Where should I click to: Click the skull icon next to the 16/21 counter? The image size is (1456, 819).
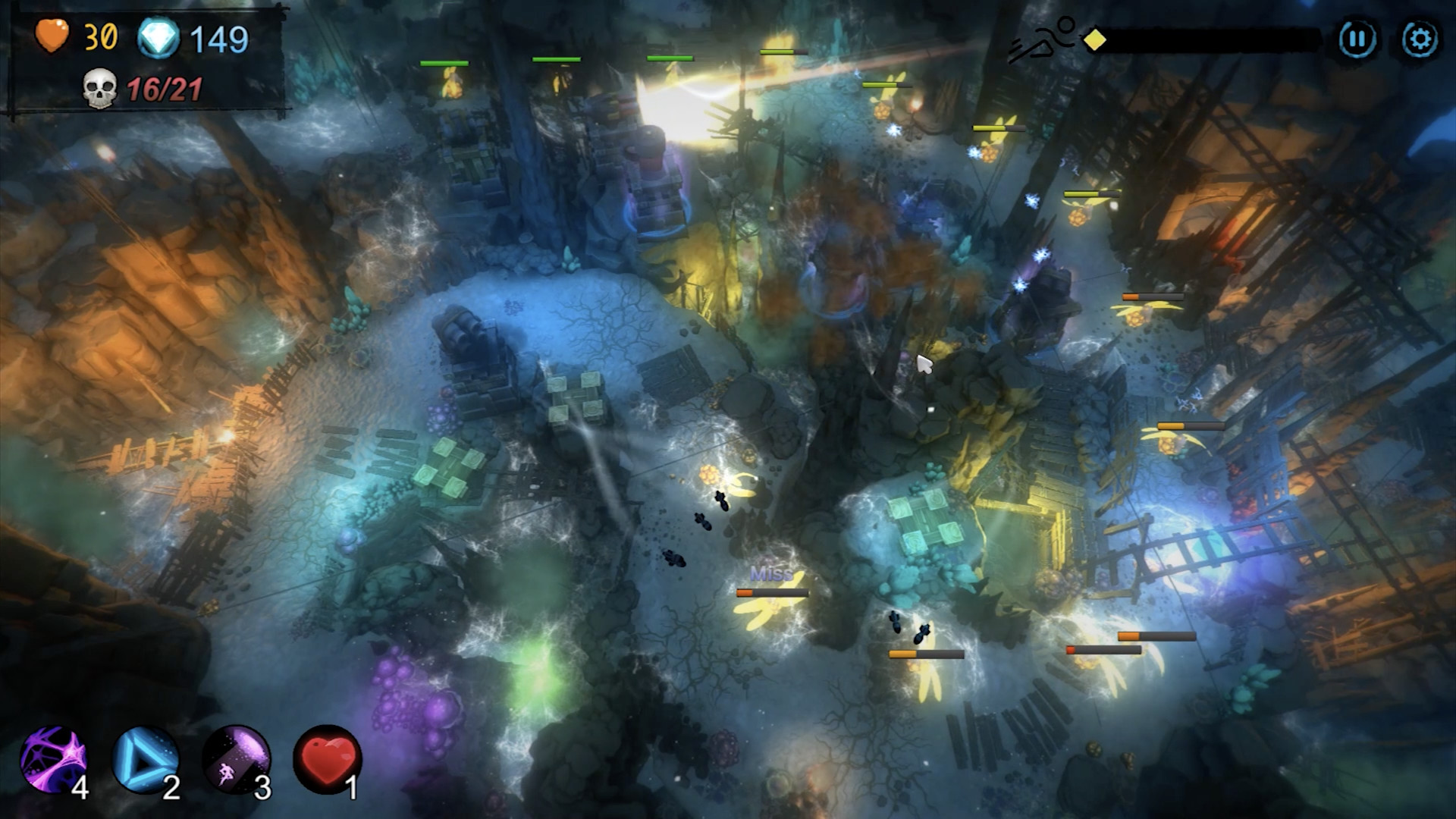(99, 89)
